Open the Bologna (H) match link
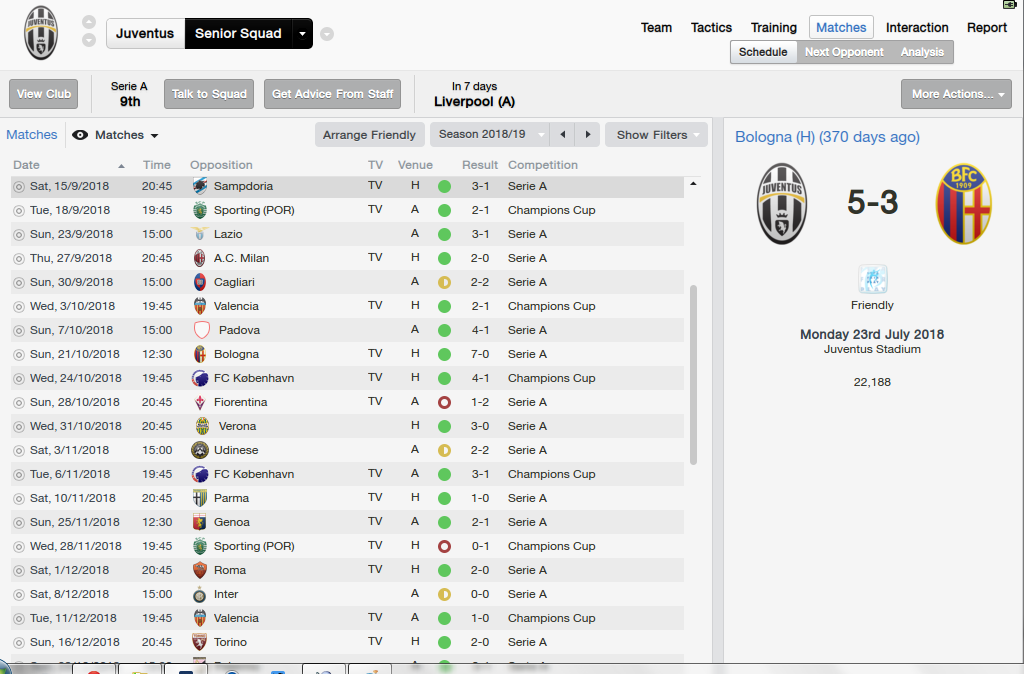The image size is (1024, 674). pyautogui.click(x=827, y=137)
